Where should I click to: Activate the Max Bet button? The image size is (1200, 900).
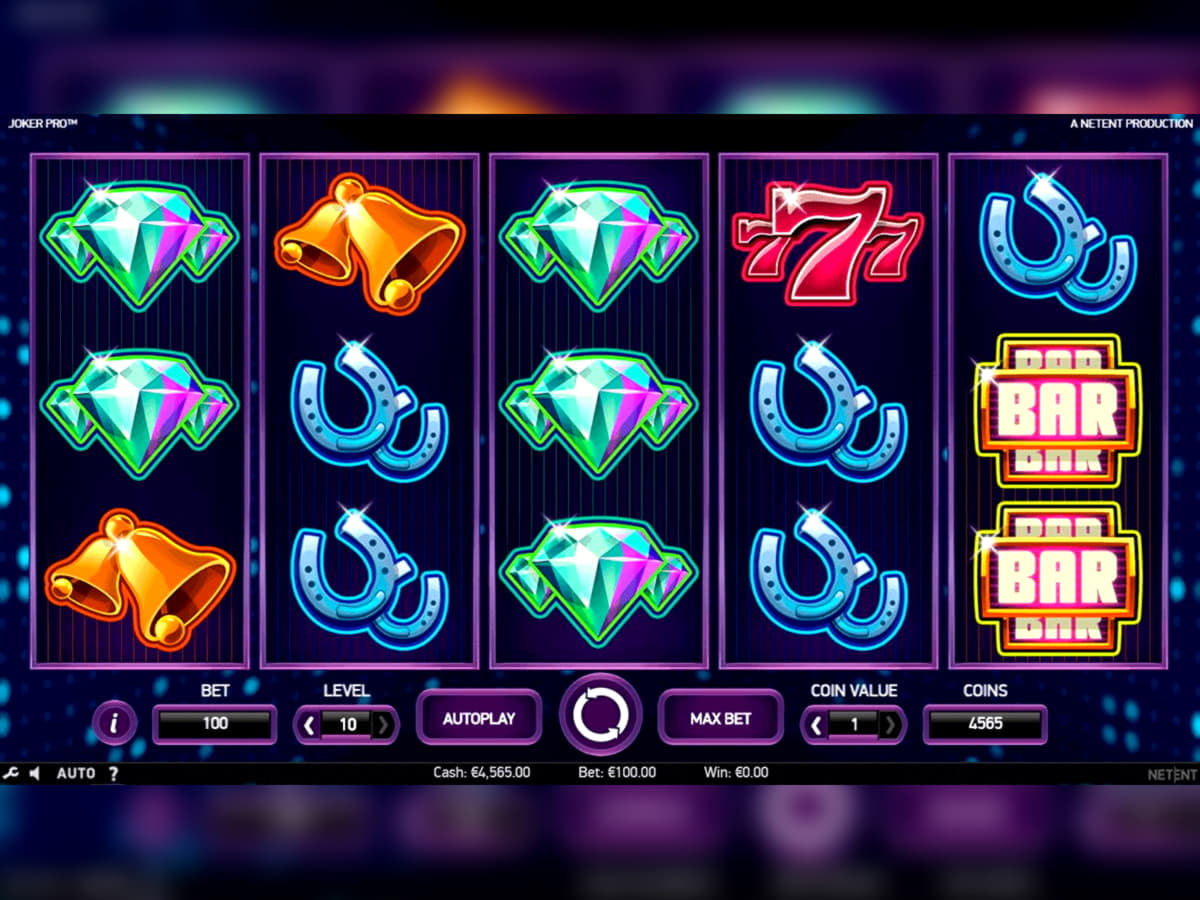pos(720,718)
